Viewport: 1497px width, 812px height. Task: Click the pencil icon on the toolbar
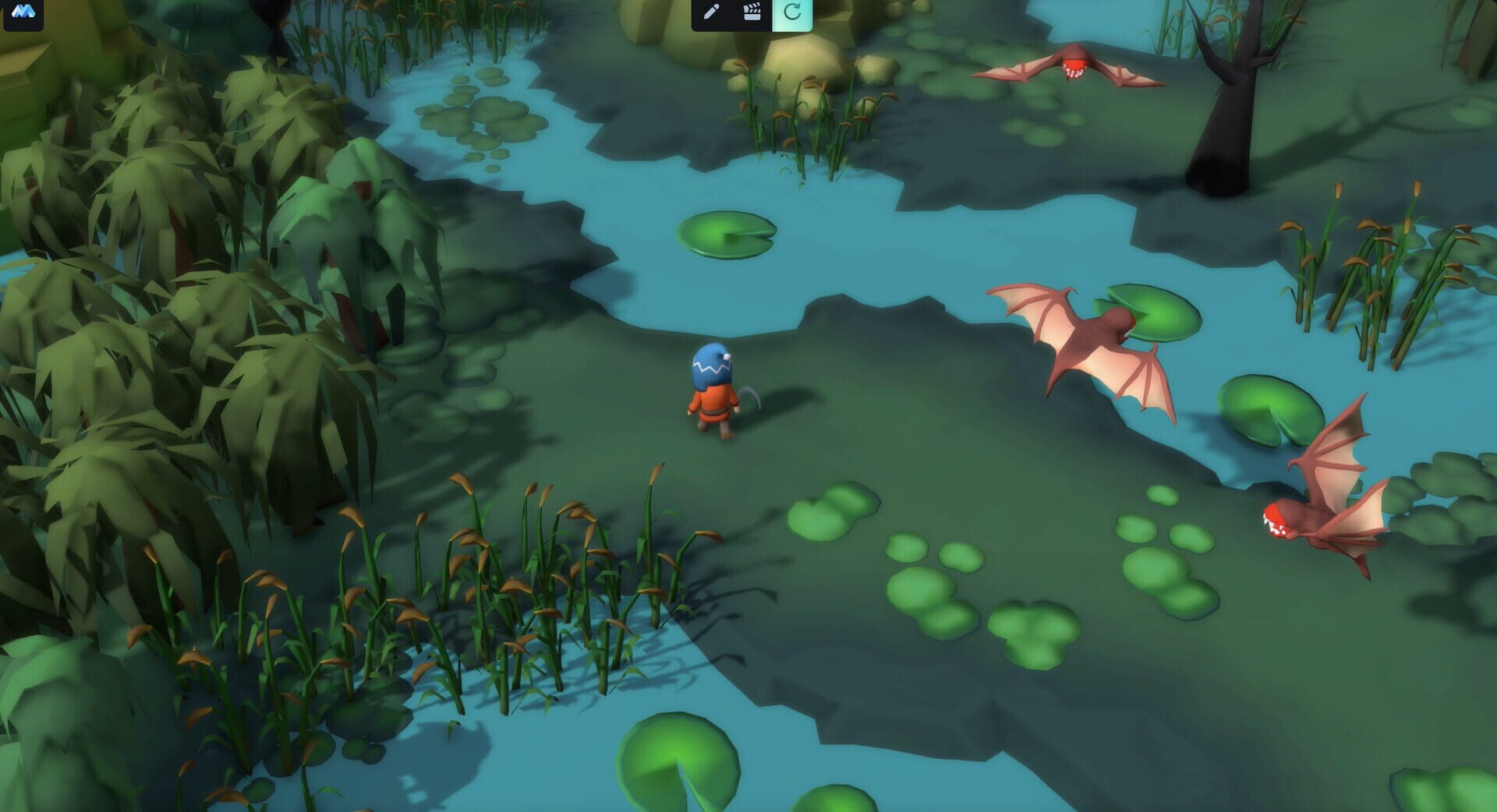(x=711, y=12)
